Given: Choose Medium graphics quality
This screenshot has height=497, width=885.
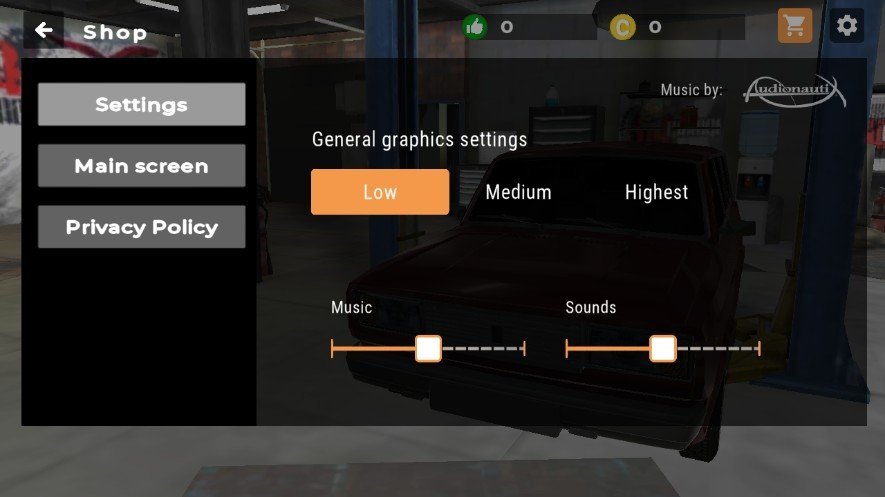Looking at the screenshot, I should [x=518, y=192].
